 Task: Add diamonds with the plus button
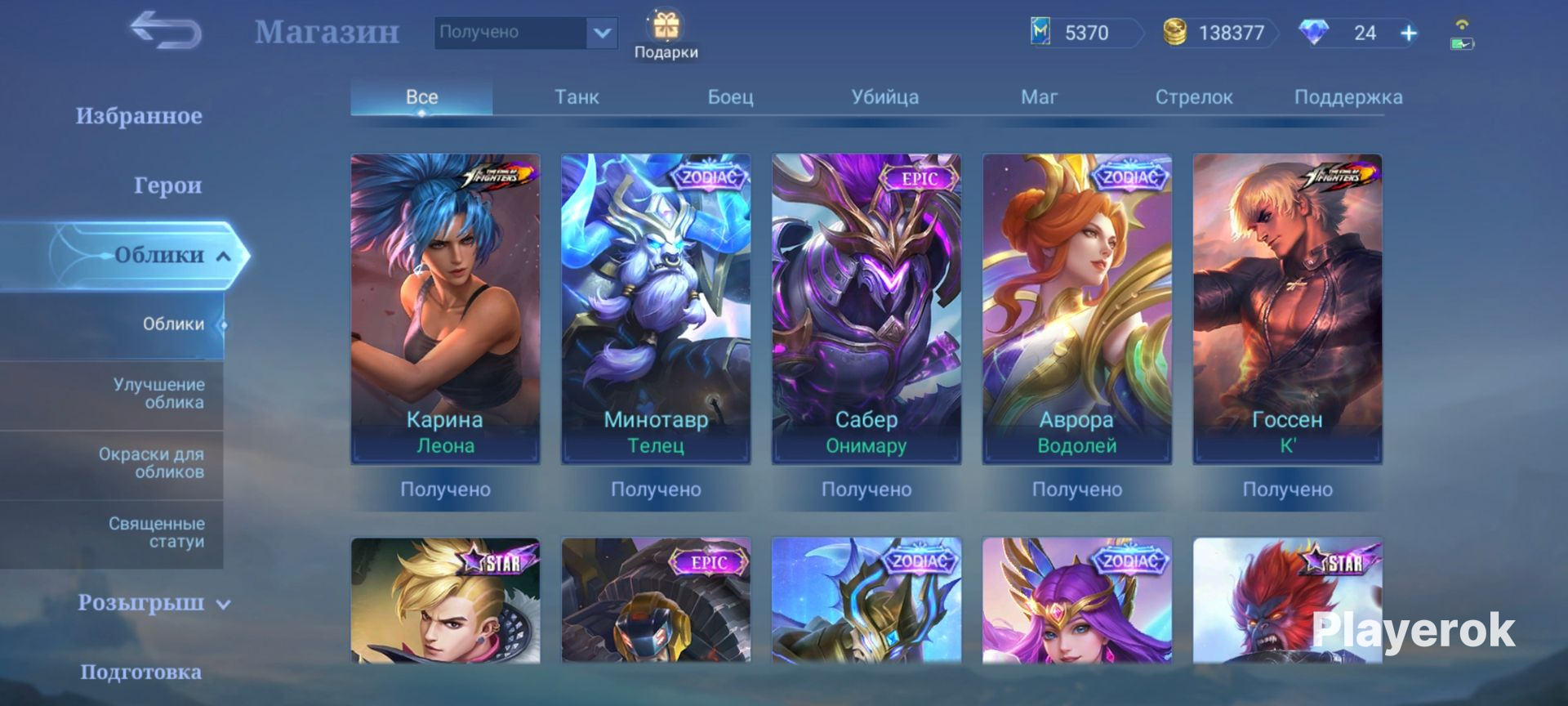(x=1409, y=34)
